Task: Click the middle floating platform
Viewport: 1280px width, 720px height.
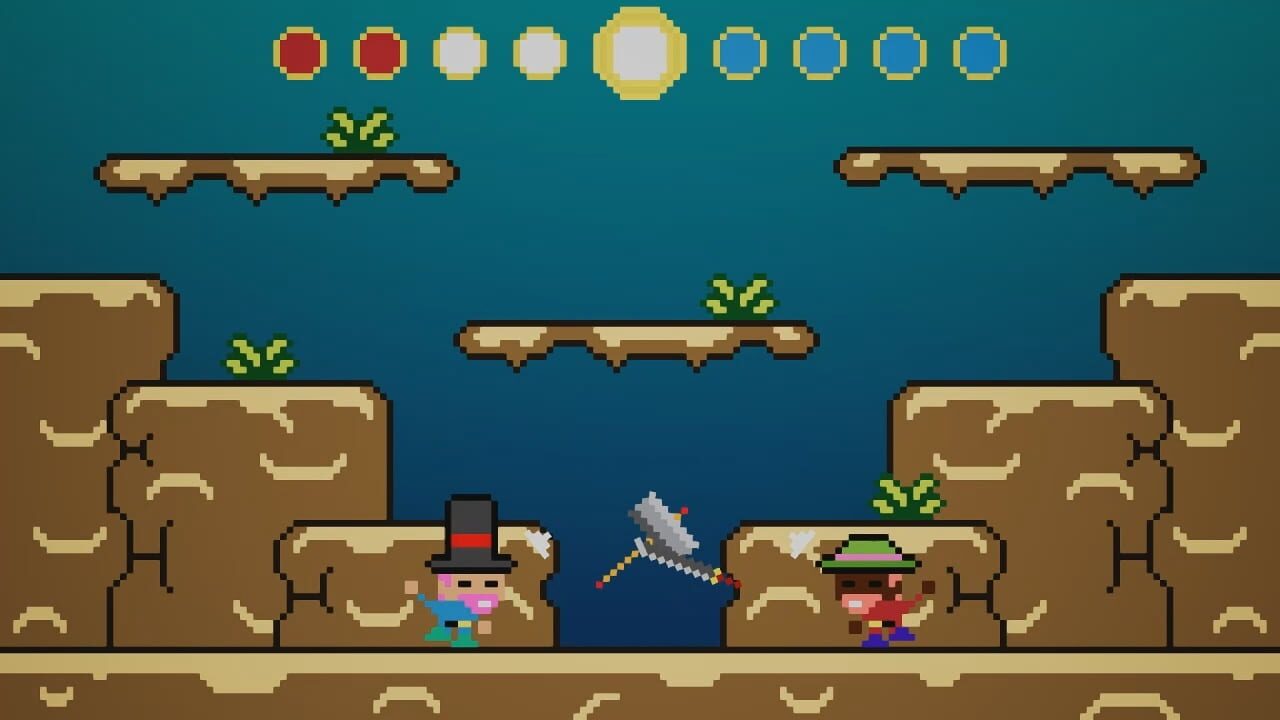Action: pyautogui.click(x=630, y=340)
